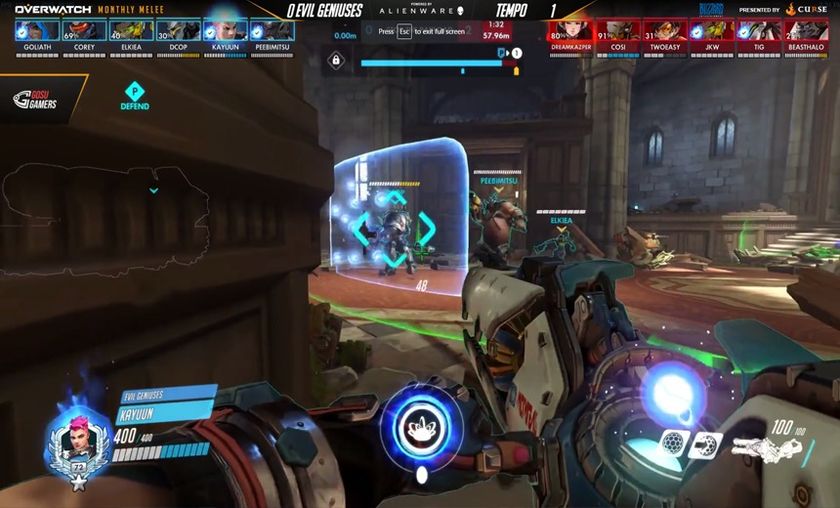Image resolution: width=840 pixels, height=508 pixels.
Task: Choose Cosi's hero portrait
Action: coord(617,30)
